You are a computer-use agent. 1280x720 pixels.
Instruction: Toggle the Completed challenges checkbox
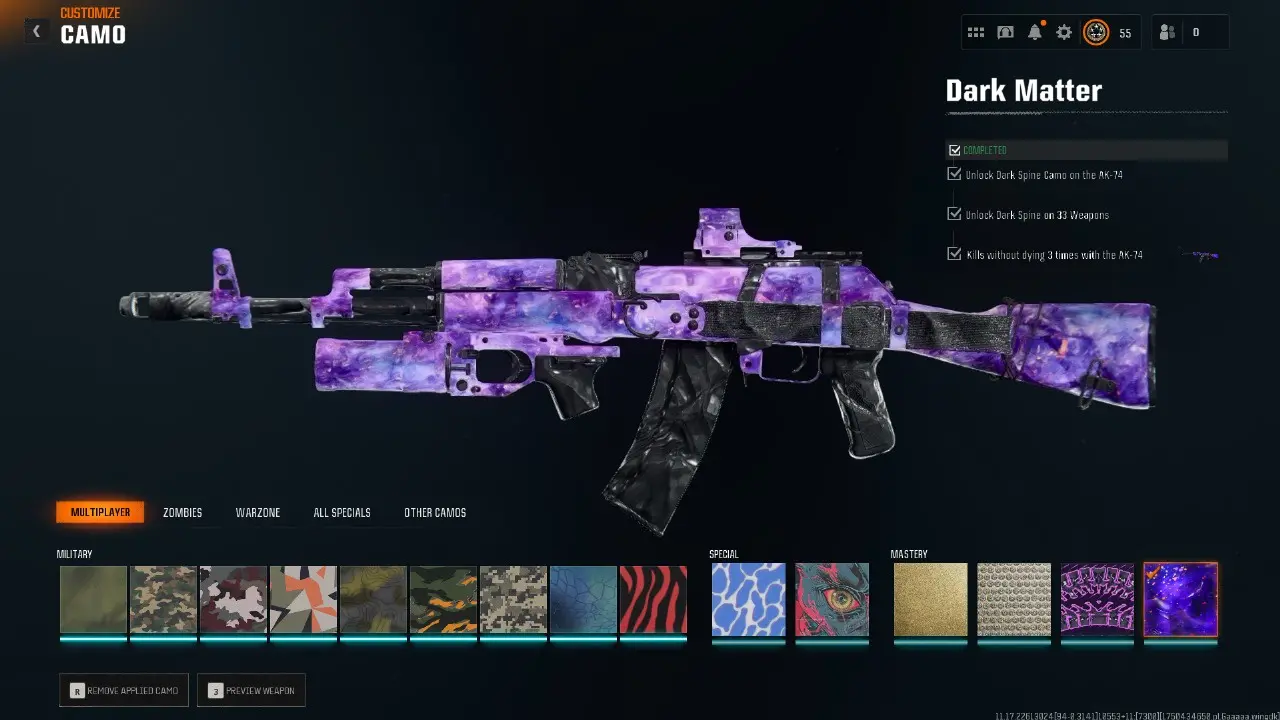pos(954,149)
